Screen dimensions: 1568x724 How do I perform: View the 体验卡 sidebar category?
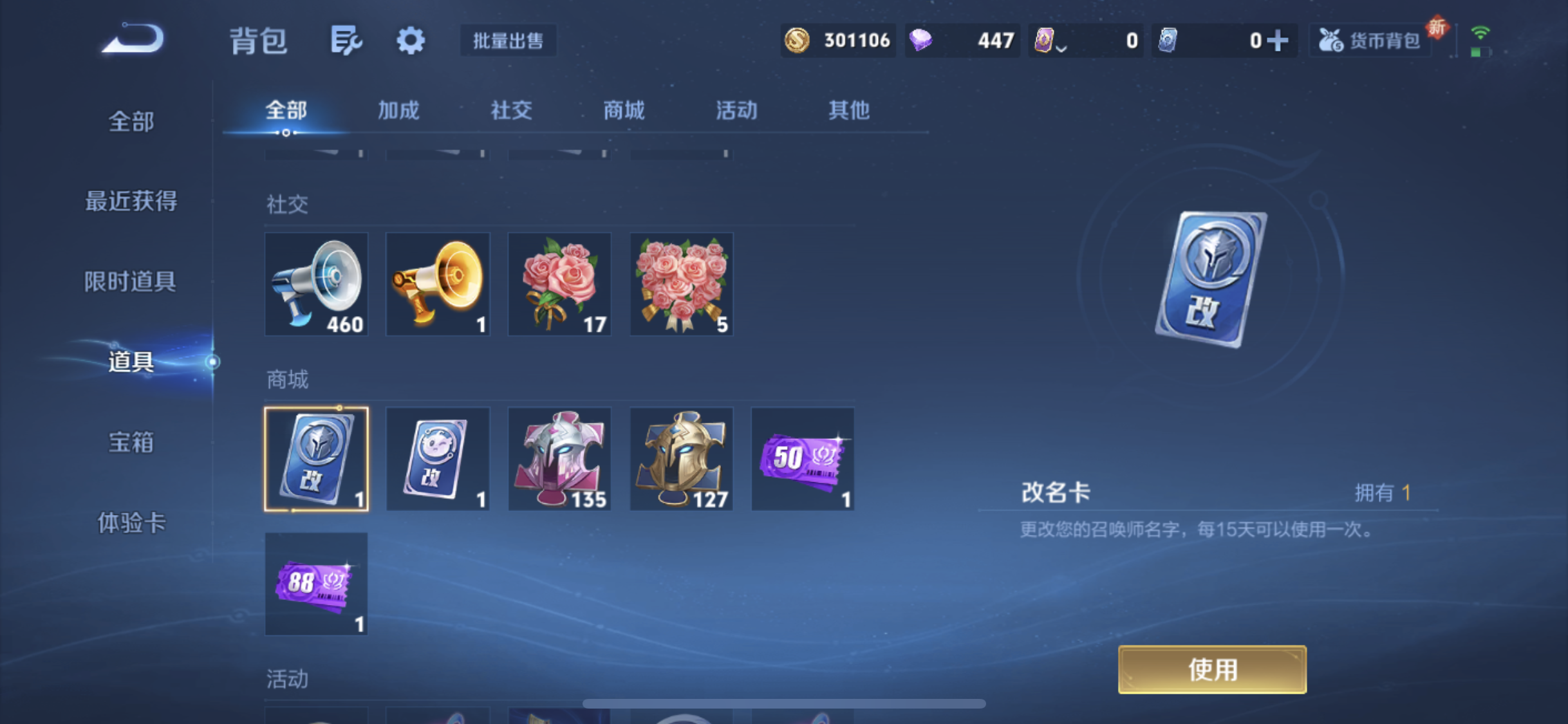[x=131, y=523]
